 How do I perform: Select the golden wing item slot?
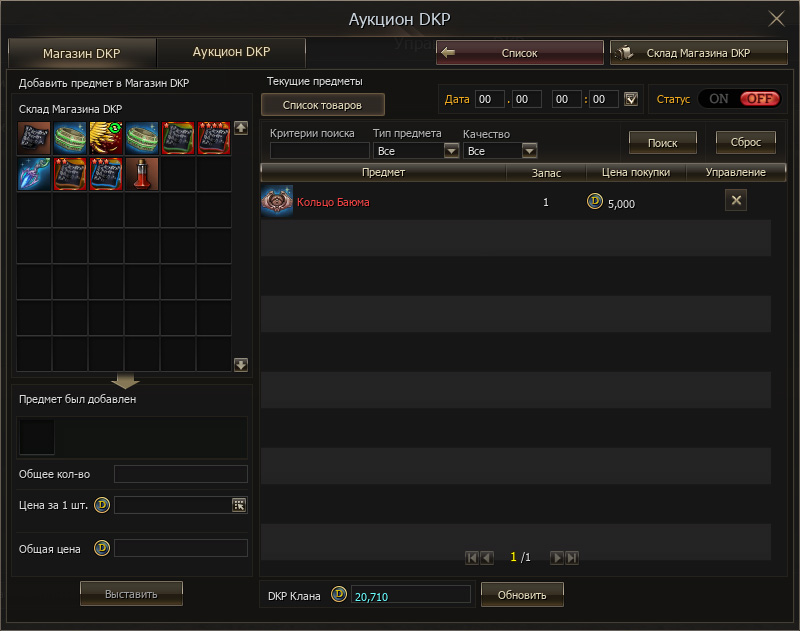pos(106,138)
